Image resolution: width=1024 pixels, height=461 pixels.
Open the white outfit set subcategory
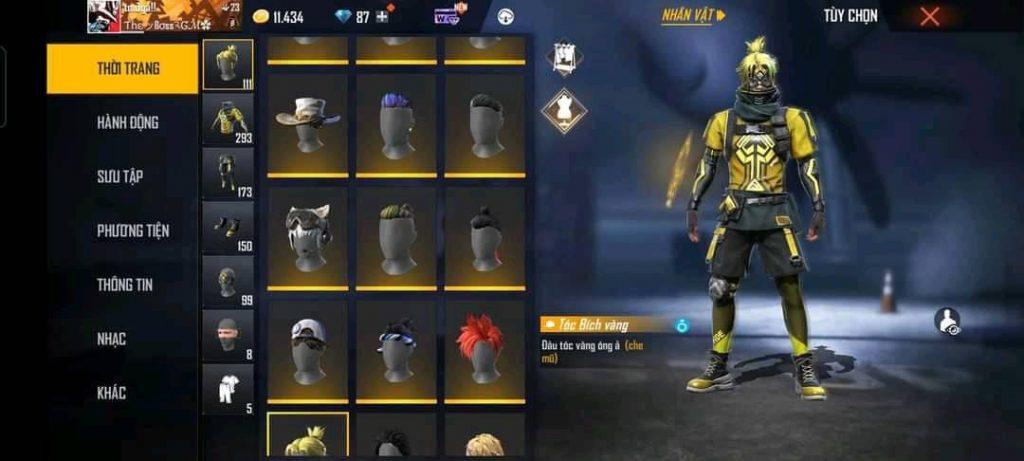click(x=228, y=389)
